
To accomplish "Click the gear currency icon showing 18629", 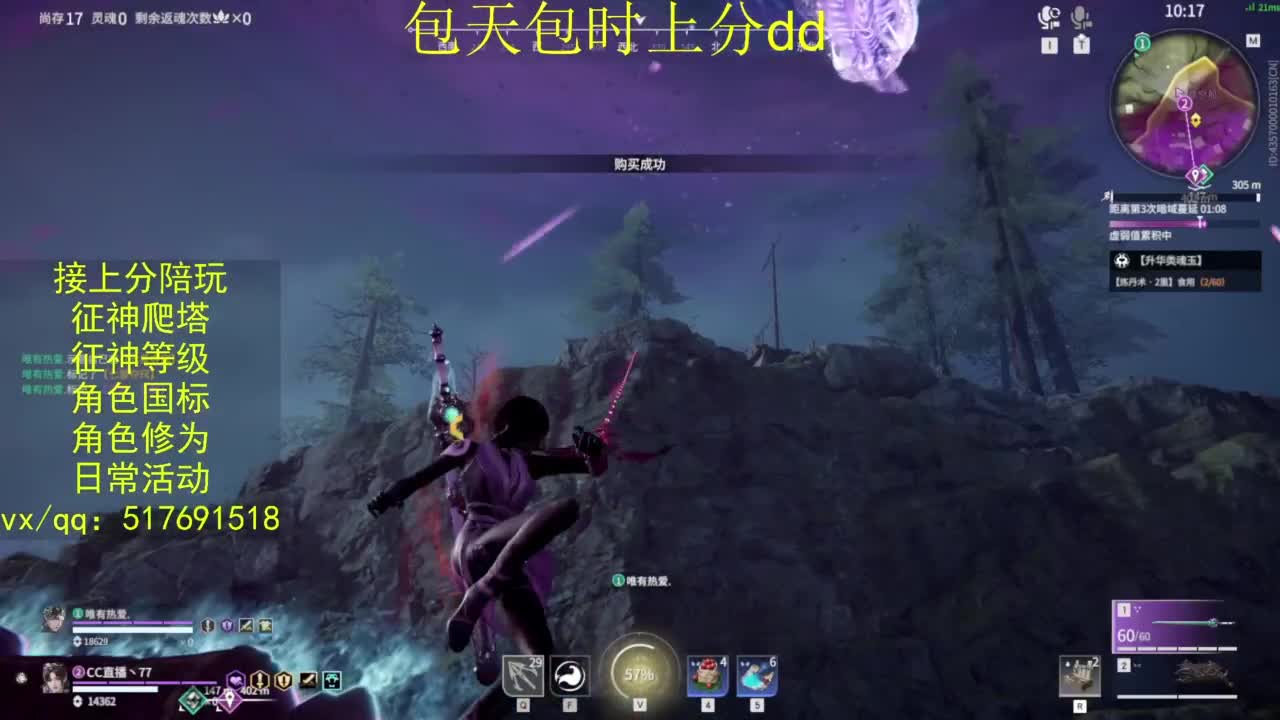I will 77,641.
